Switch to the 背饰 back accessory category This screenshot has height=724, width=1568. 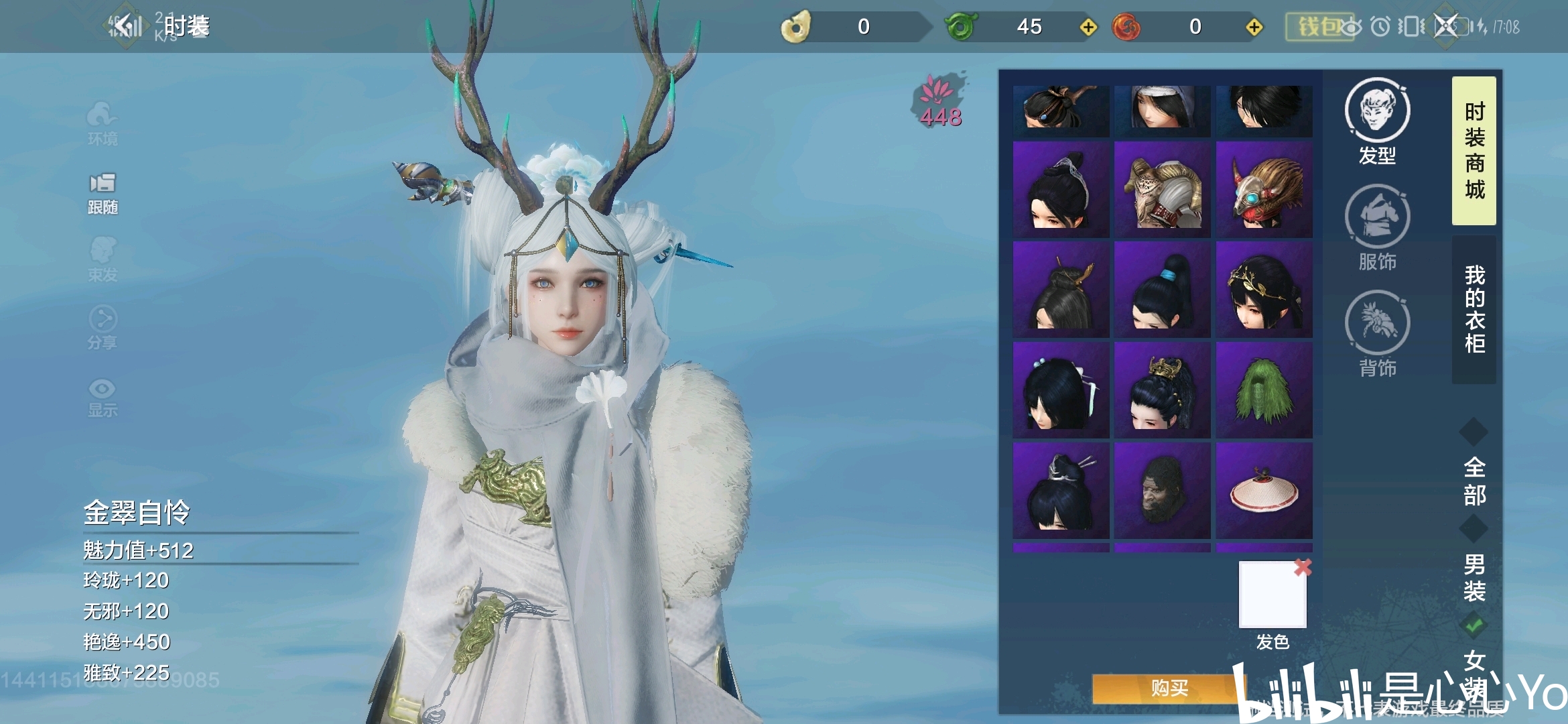pyautogui.click(x=1377, y=333)
